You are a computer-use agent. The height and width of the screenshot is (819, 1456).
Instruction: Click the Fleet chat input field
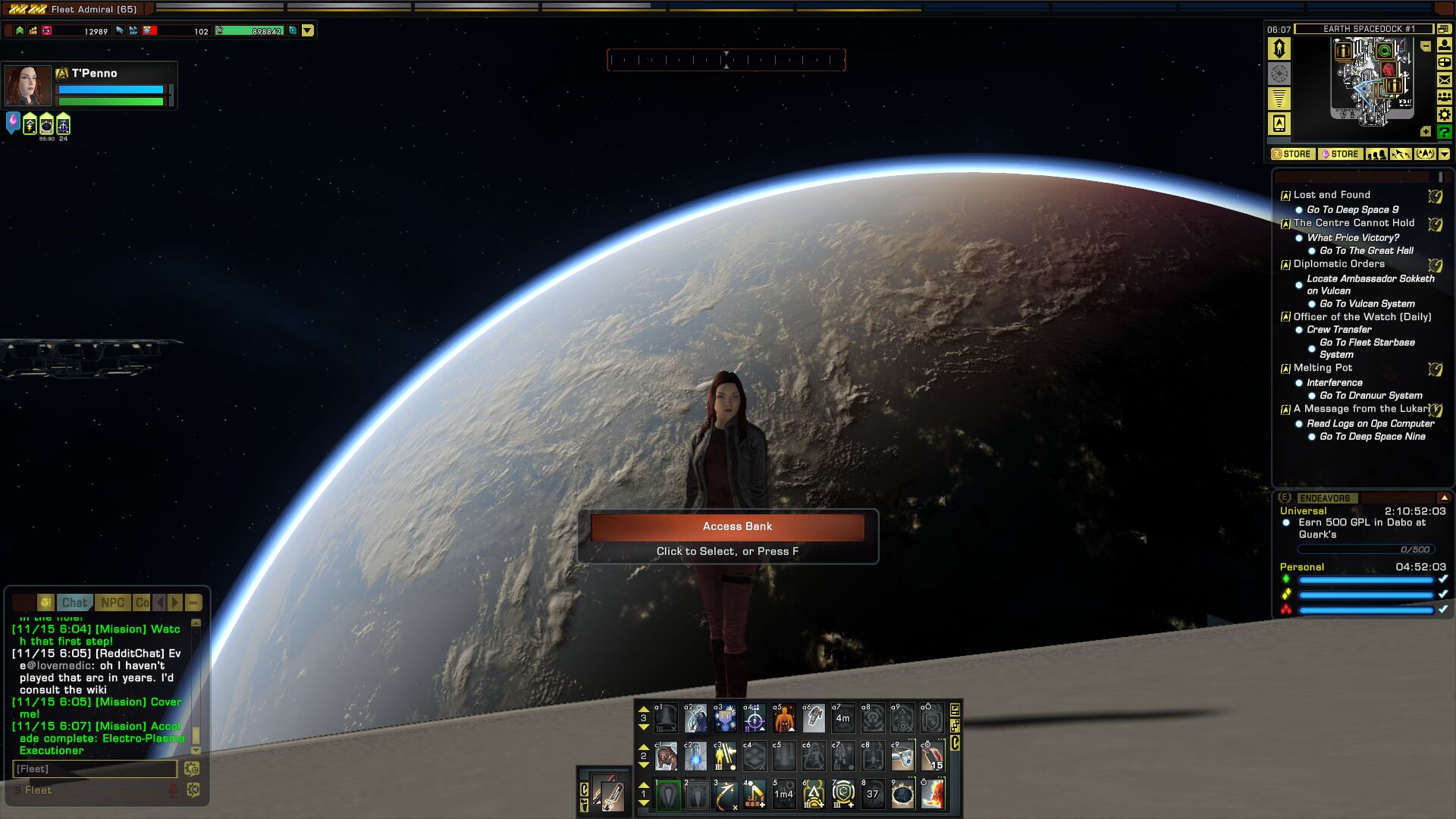[x=95, y=769]
